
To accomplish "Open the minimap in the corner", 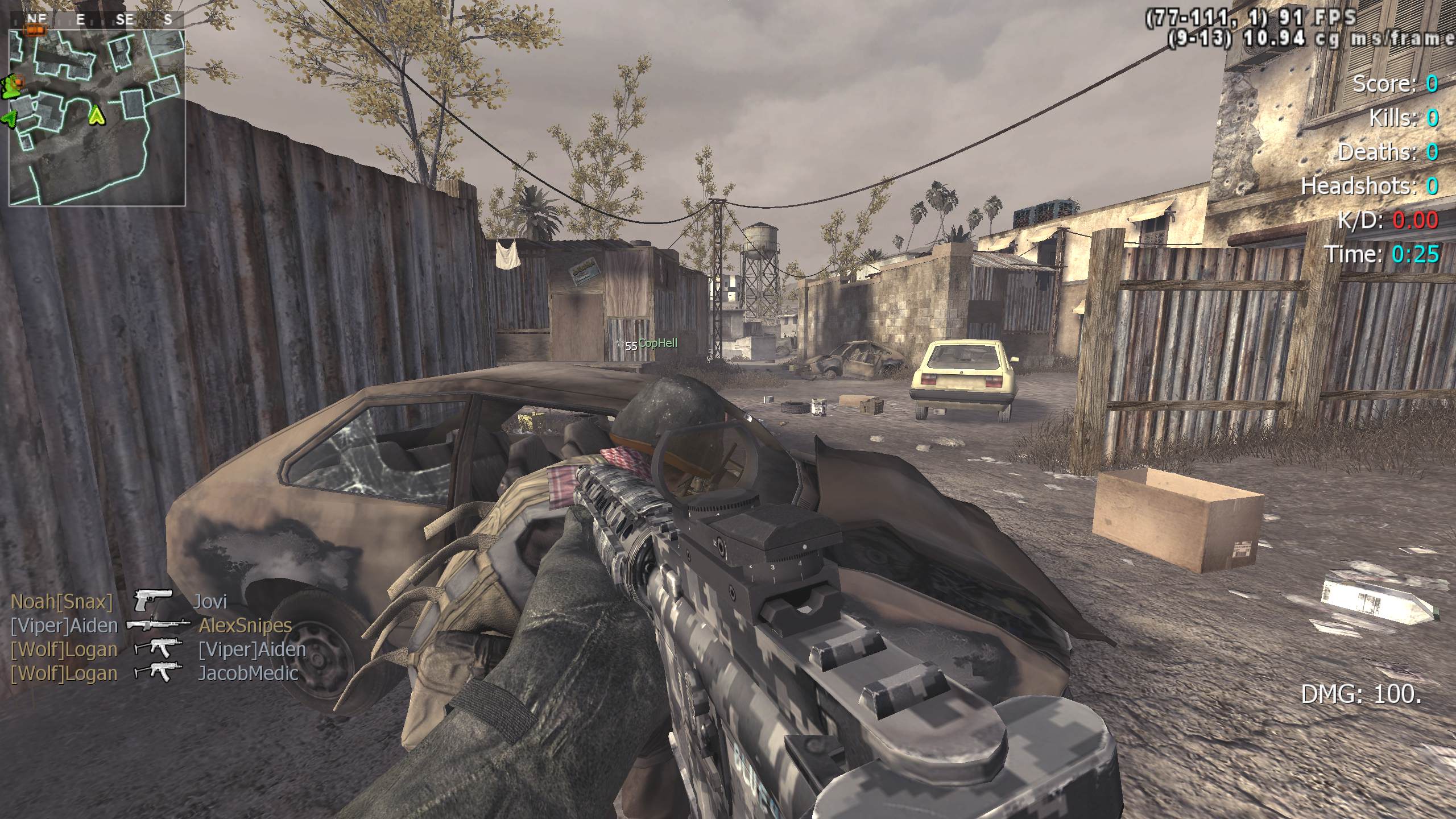I will click(97, 117).
